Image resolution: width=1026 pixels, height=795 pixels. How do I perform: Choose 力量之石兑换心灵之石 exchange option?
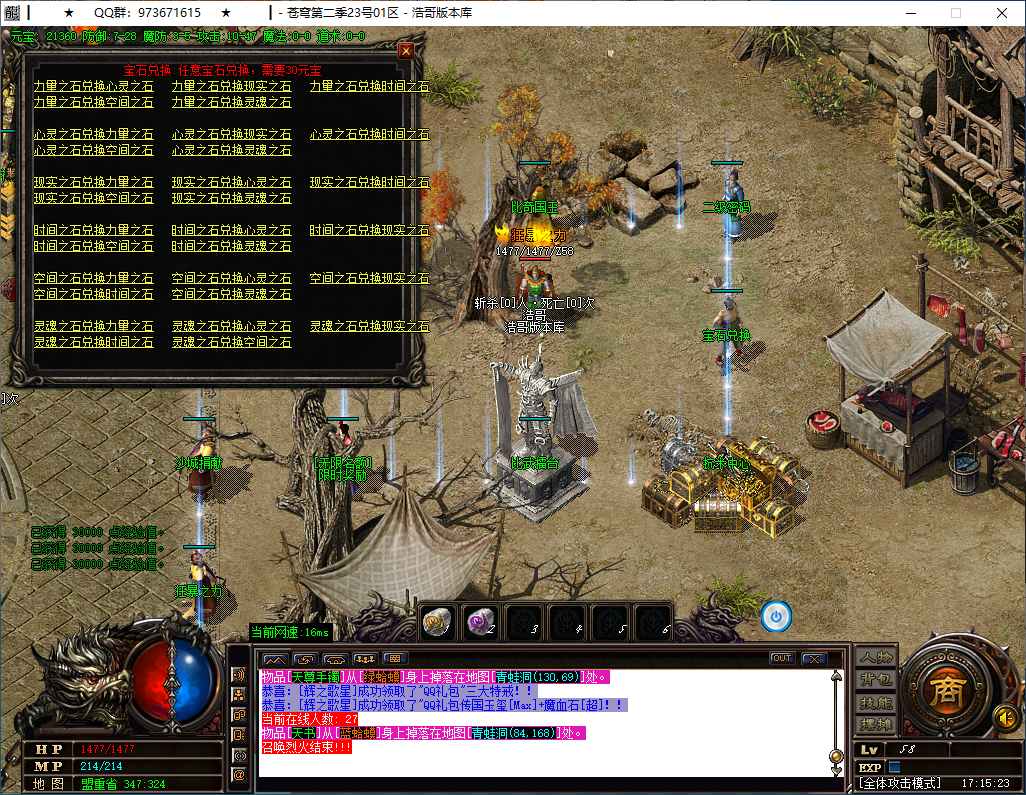[93, 87]
